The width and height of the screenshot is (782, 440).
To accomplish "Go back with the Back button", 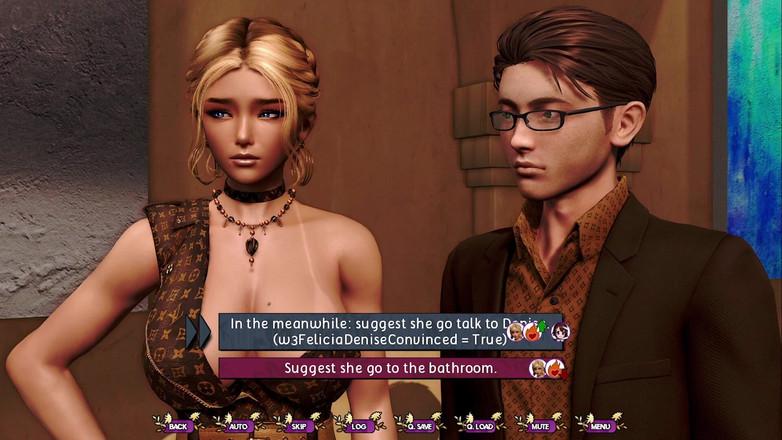I will tap(178, 425).
